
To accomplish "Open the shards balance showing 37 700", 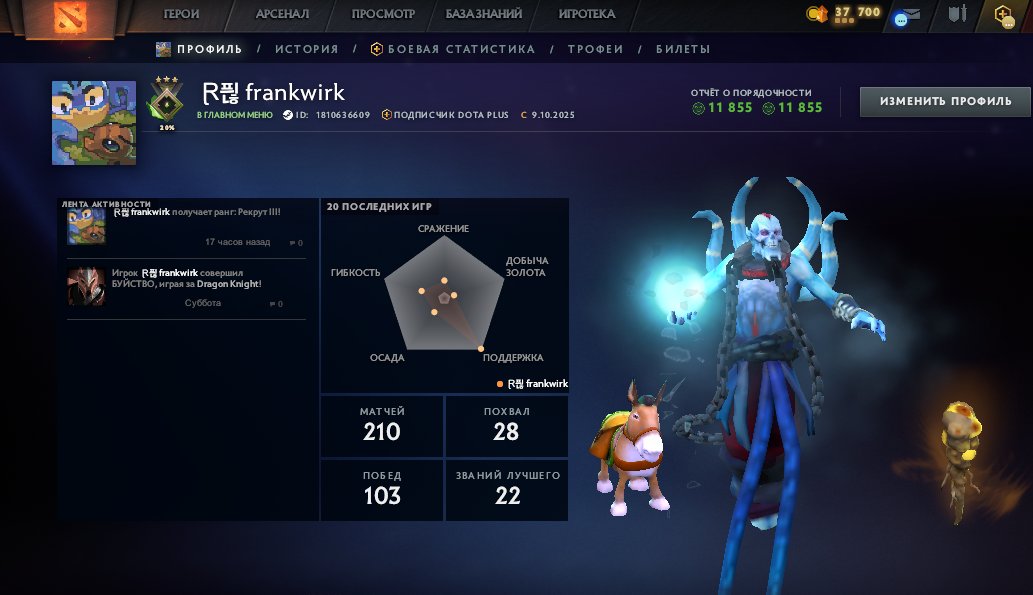I will pyautogui.click(x=844, y=14).
